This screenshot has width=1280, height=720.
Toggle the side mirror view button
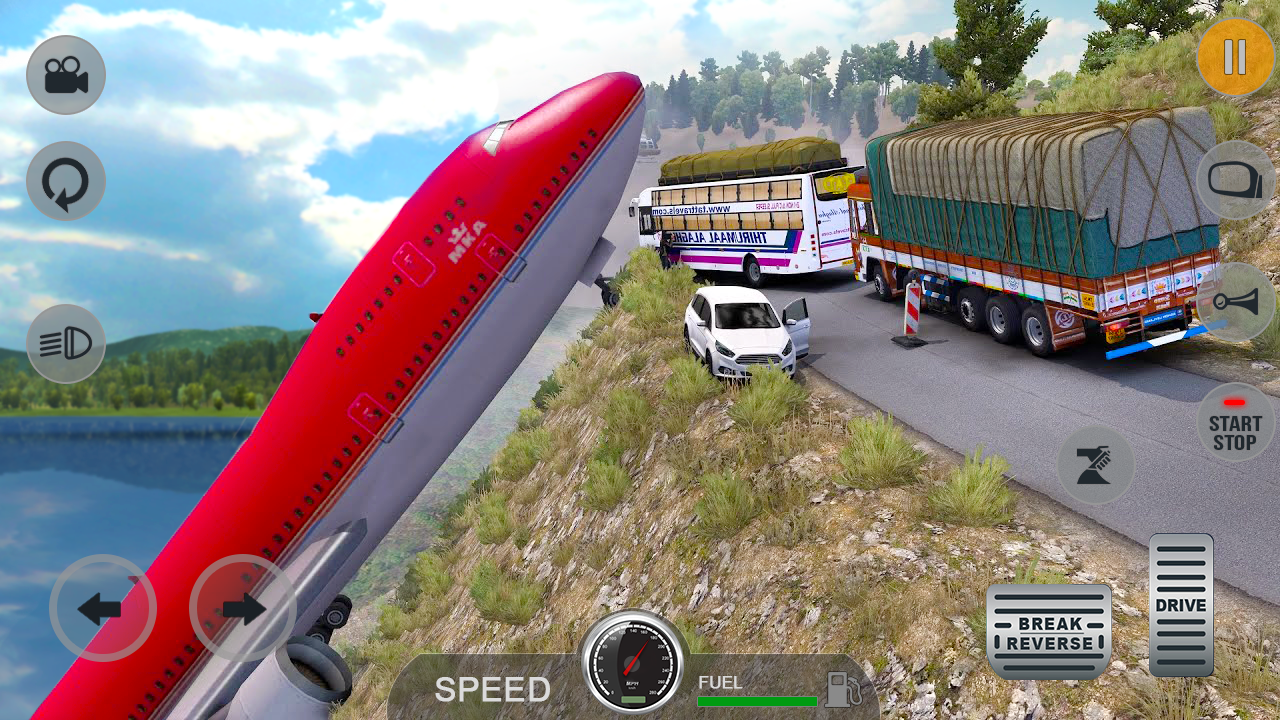coord(1236,180)
